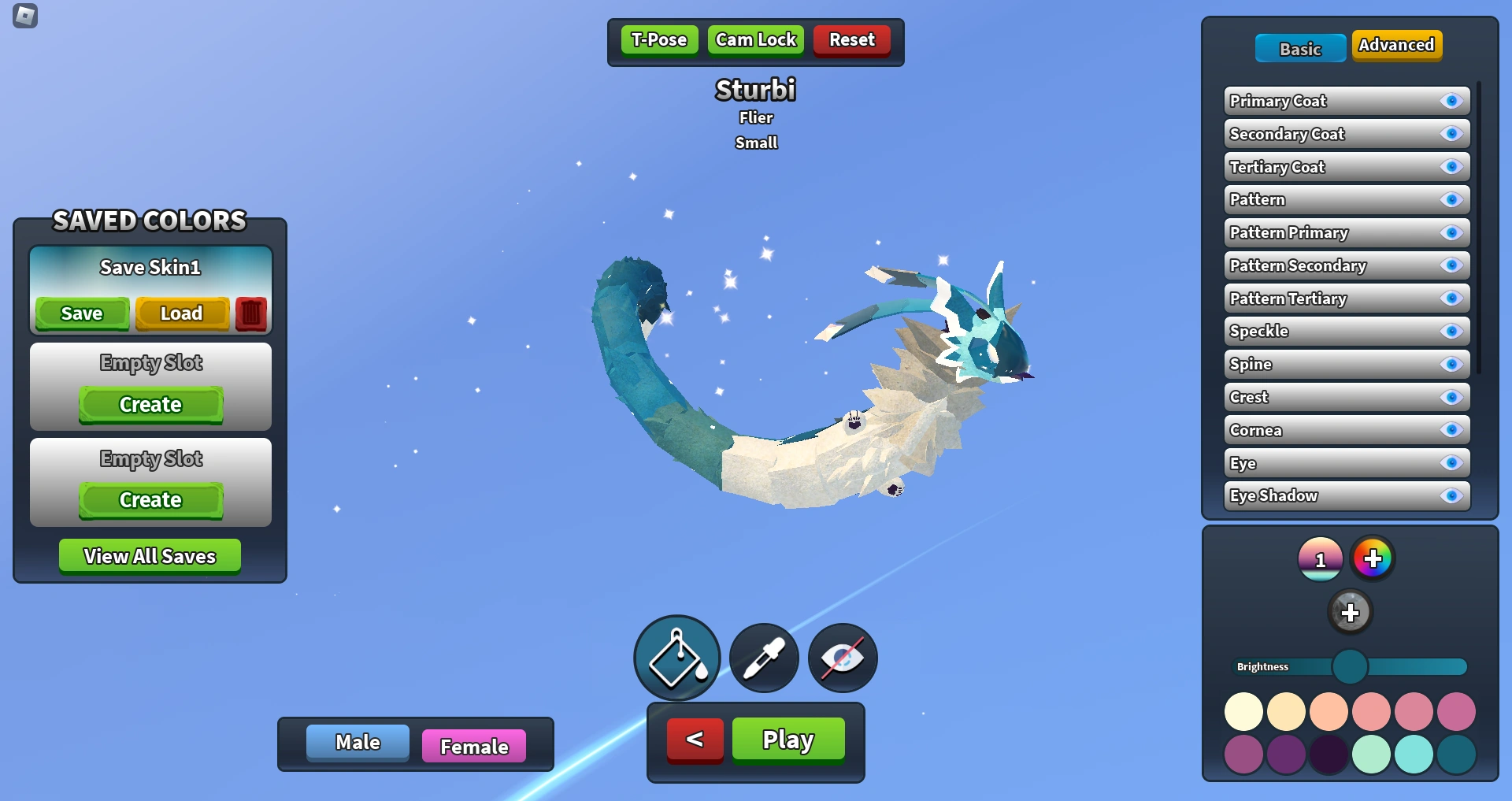
Task: Select the paint bucket fill tool
Action: [676, 658]
